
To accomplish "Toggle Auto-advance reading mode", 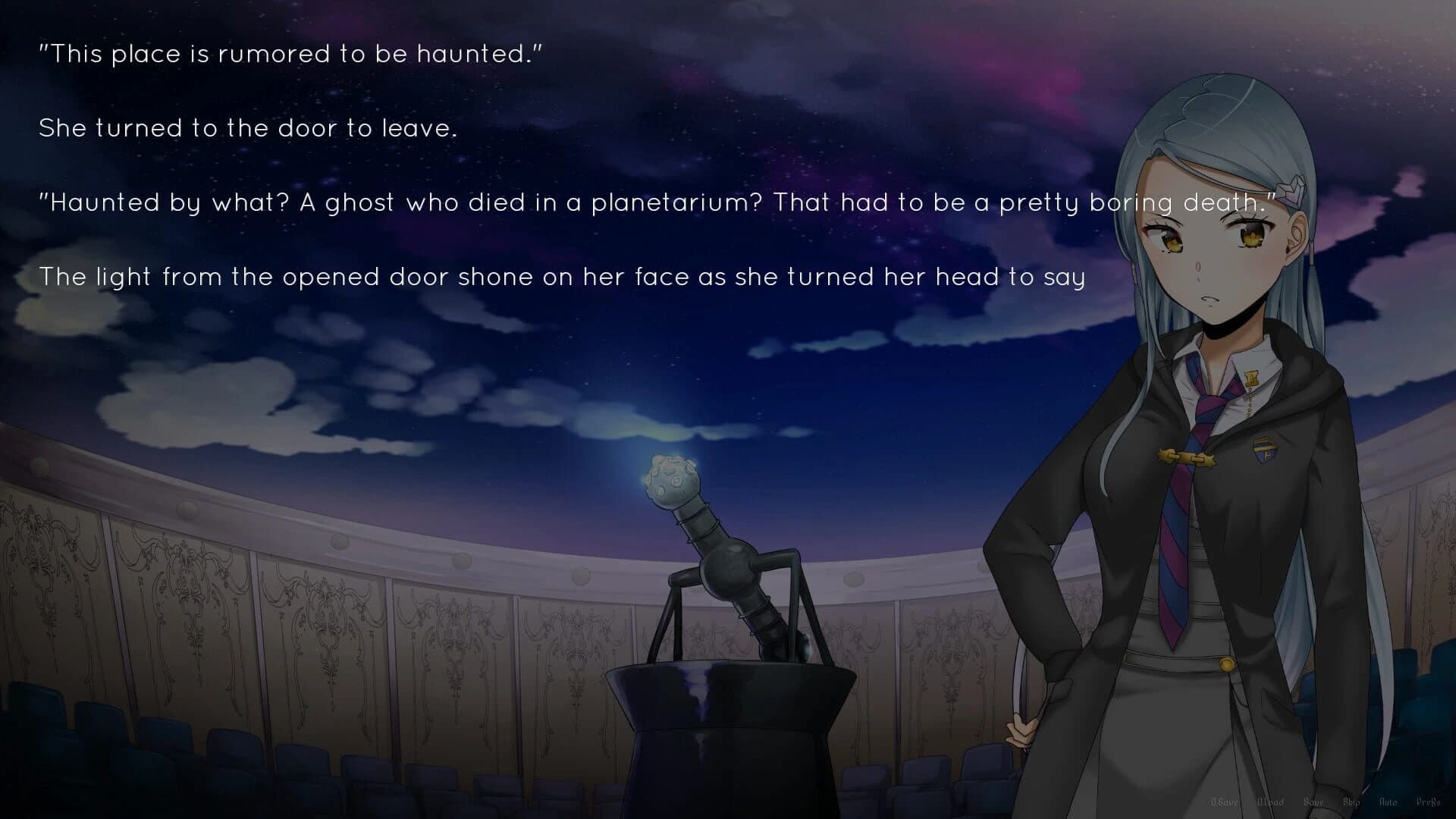I will click(x=1389, y=802).
